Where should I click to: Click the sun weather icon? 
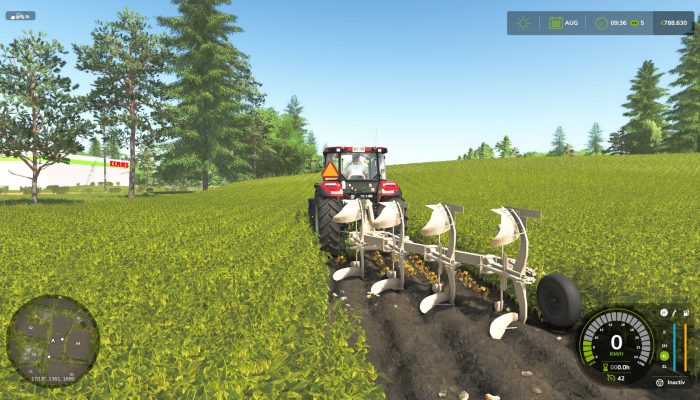(523, 22)
